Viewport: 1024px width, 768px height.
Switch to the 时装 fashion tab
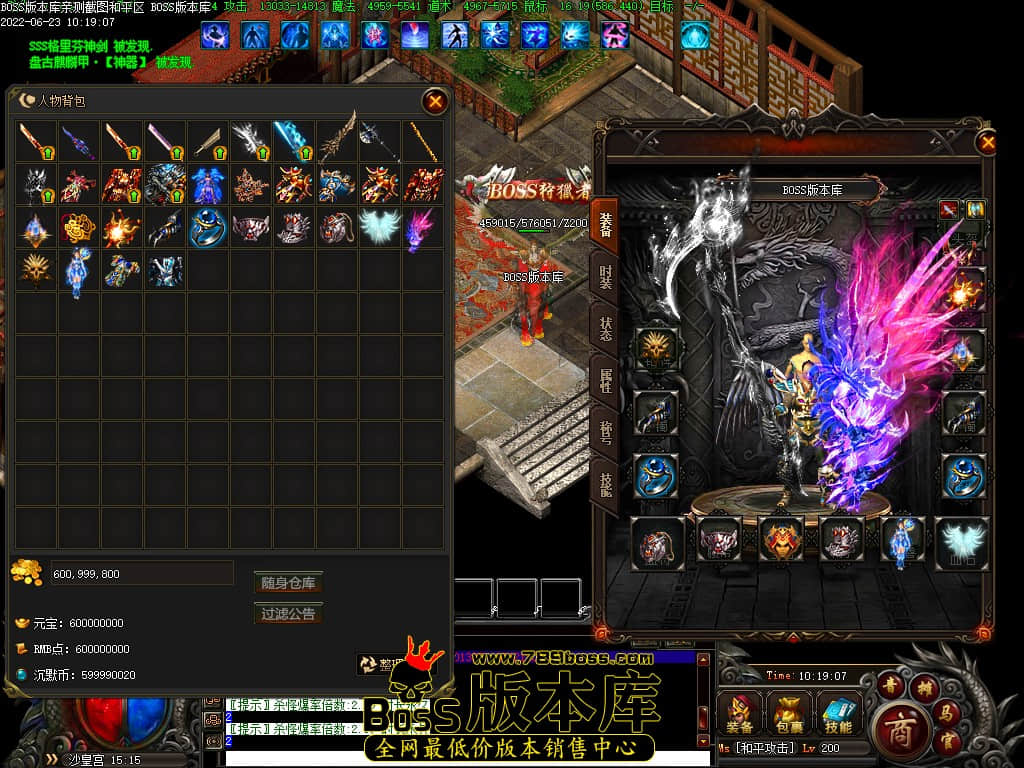606,277
